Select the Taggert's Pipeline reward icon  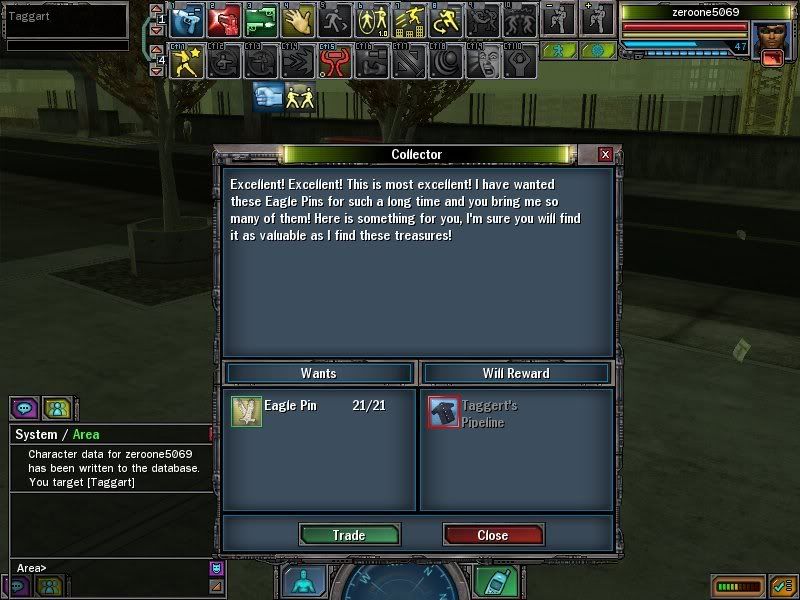pyautogui.click(x=444, y=411)
